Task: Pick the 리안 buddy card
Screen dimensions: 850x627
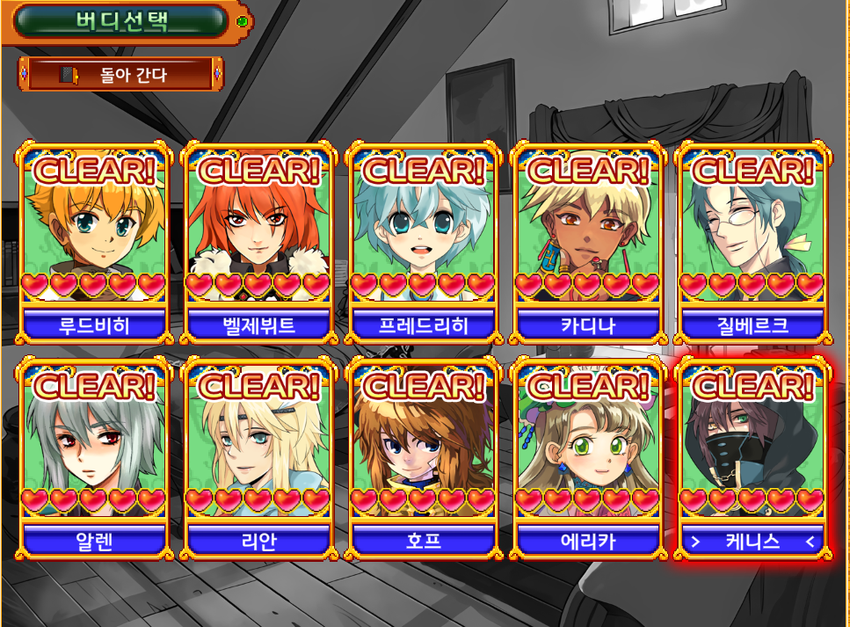Action: [258, 456]
